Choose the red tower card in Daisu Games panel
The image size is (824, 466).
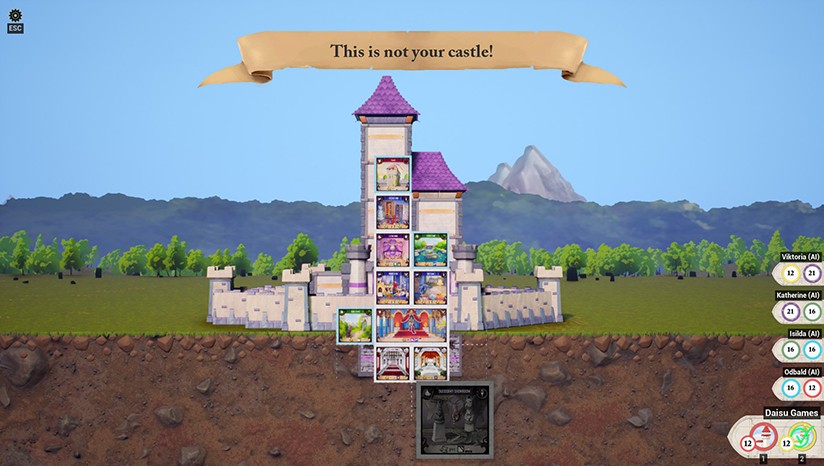coord(763,436)
